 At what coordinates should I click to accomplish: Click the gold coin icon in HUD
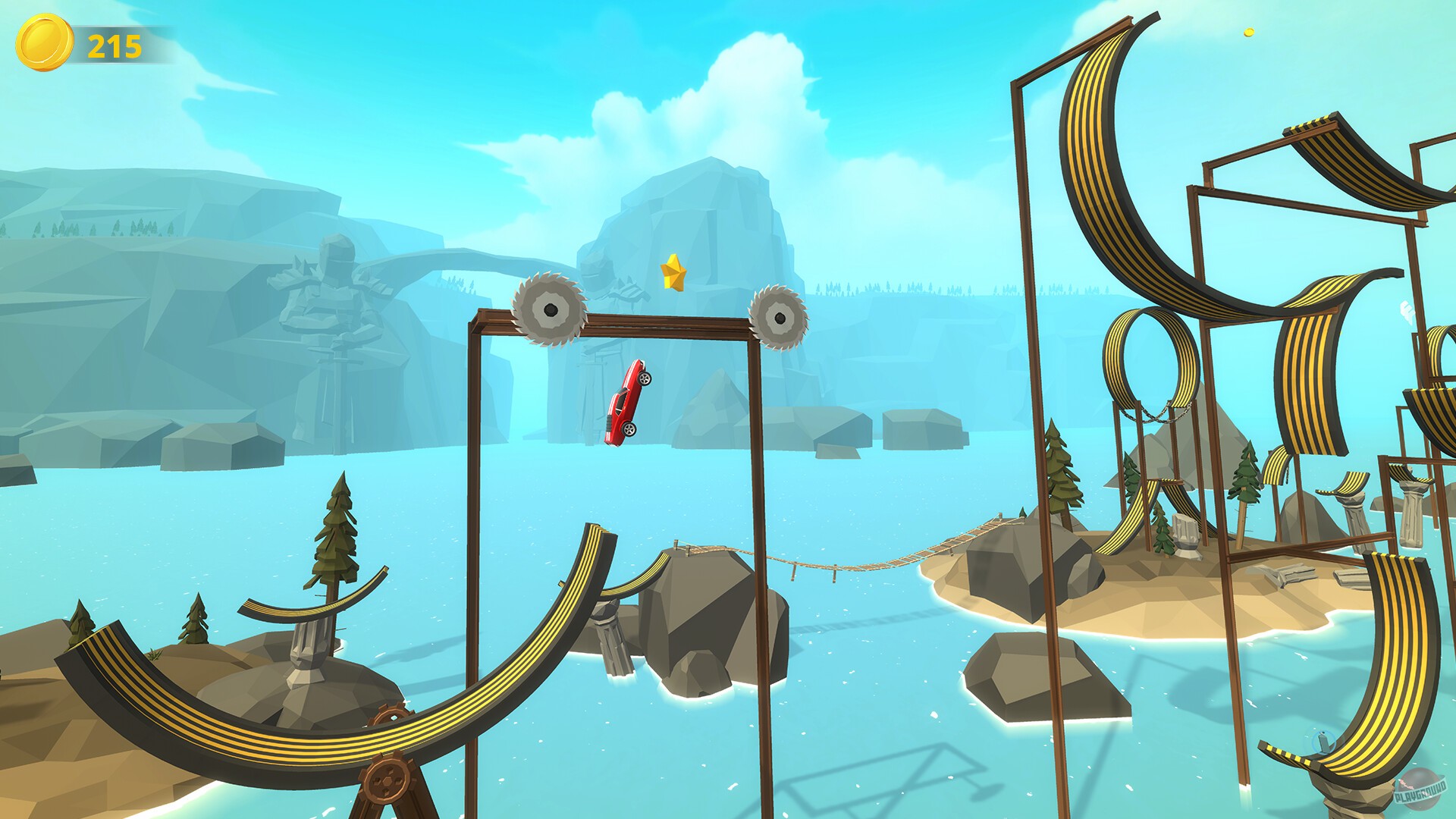pos(43,44)
